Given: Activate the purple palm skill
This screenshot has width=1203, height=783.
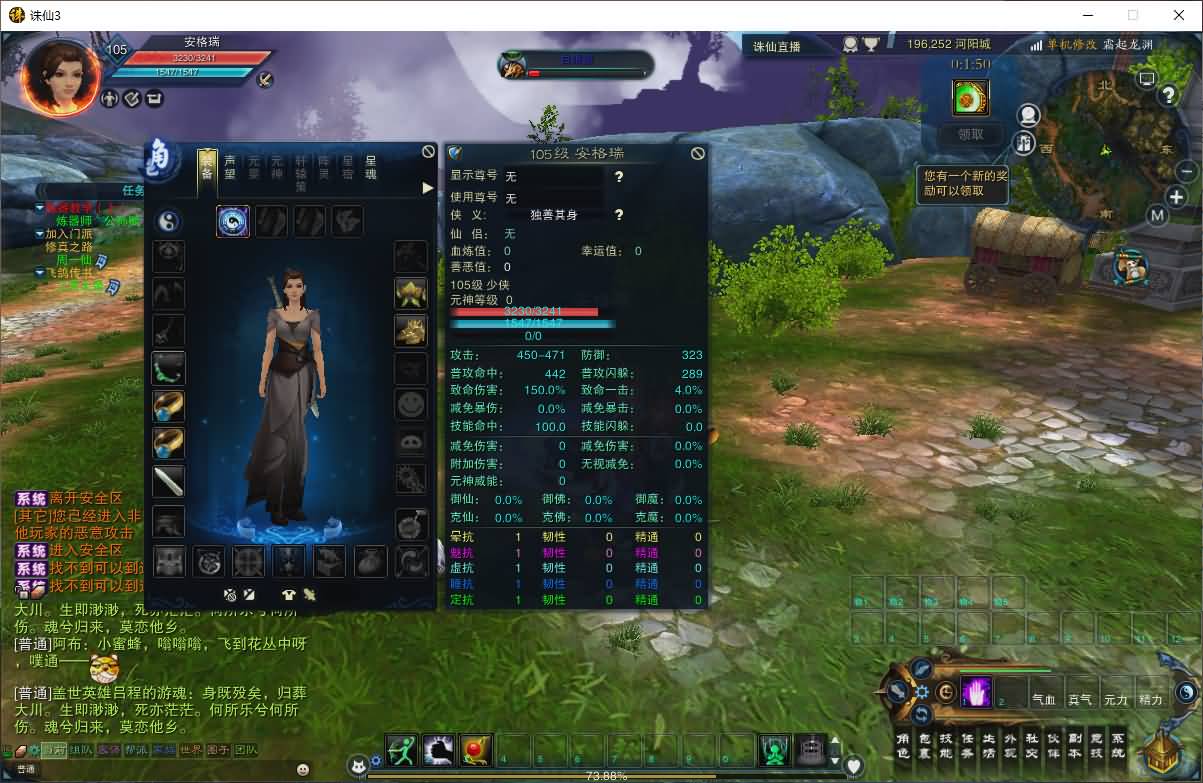Looking at the screenshot, I should pos(975,692).
